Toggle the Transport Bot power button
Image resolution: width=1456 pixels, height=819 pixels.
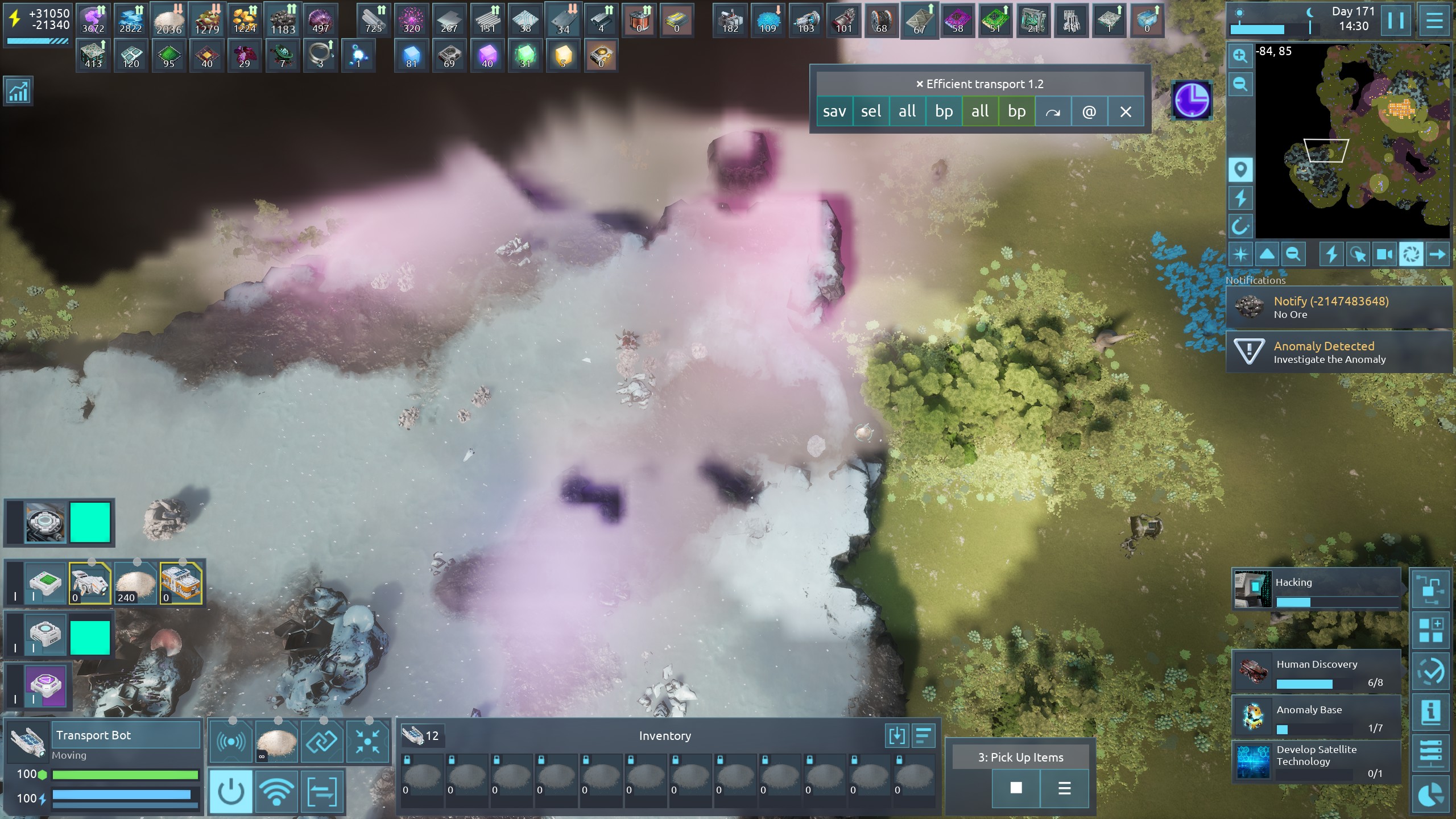pyautogui.click(x=231, y=791)
